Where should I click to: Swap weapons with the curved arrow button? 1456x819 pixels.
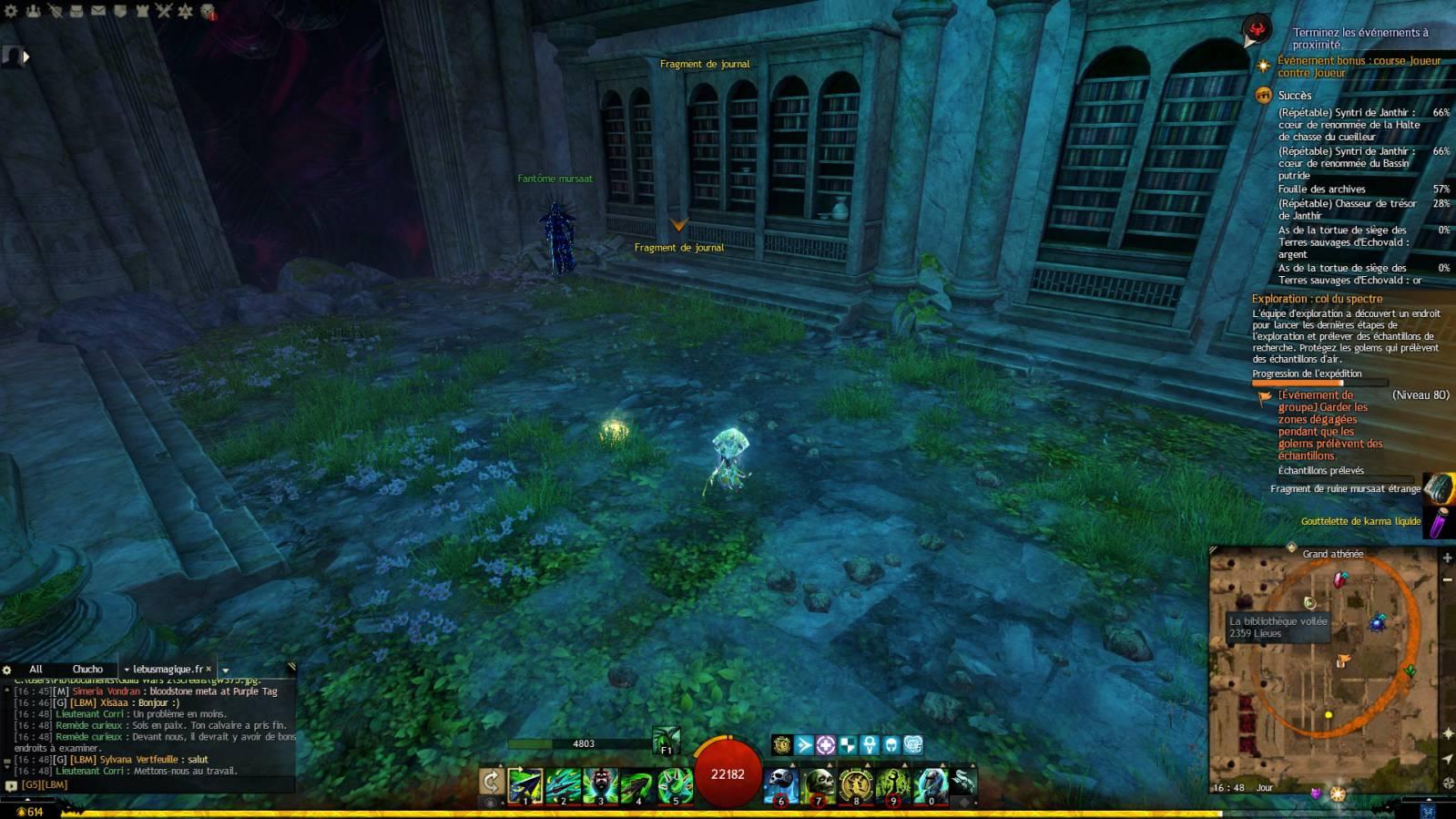[x=491, y=782]
